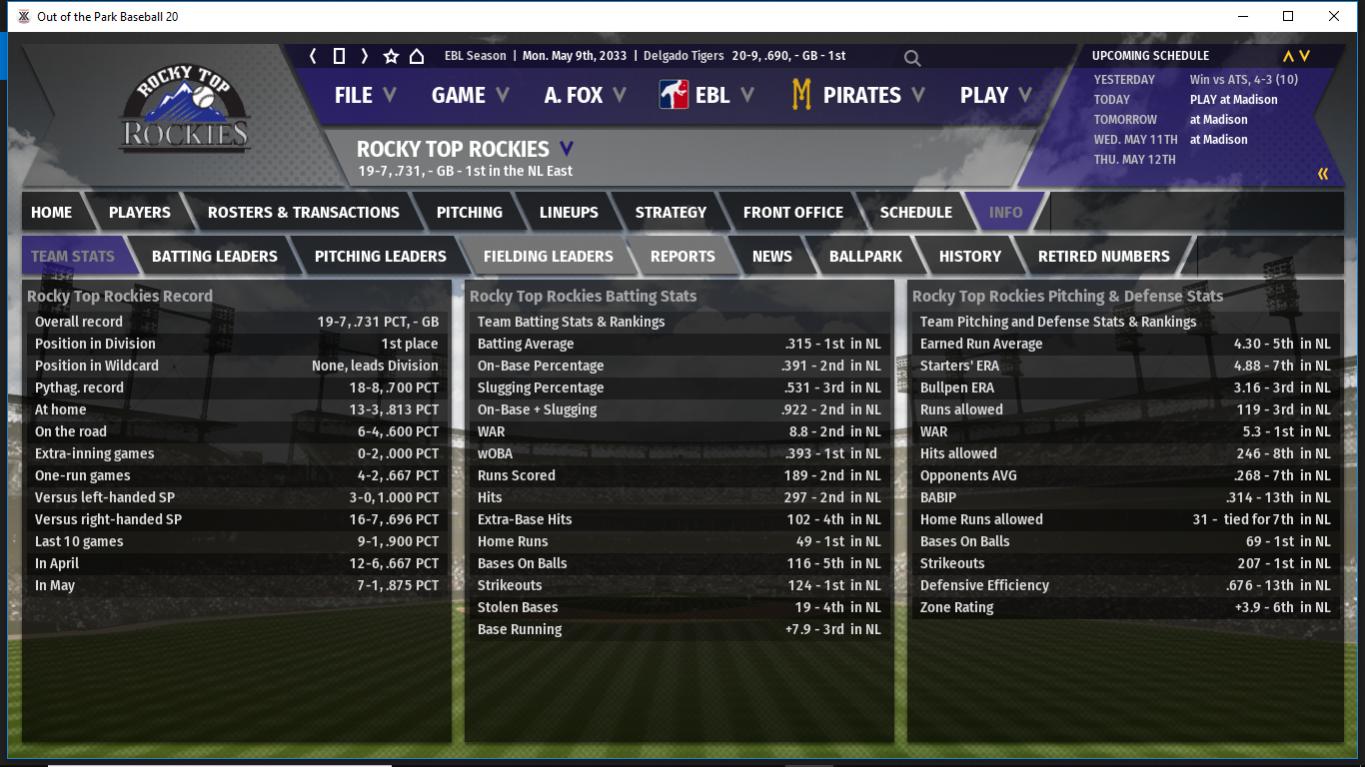1365x767 pixels.
Task: Open the FRONT OFFICE tab
Action: click(x=793, y=212)
